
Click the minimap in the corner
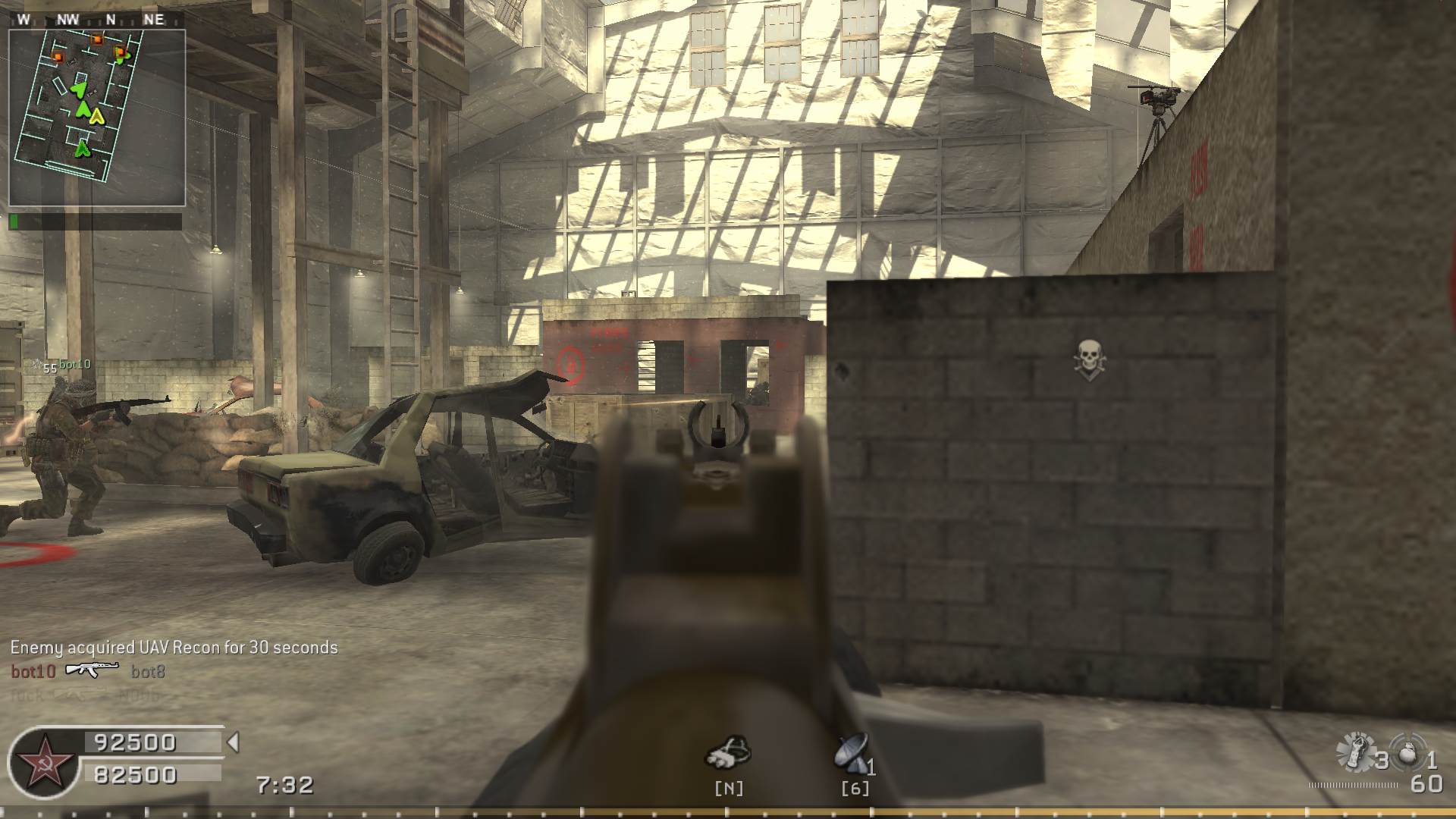click(97, 118)
